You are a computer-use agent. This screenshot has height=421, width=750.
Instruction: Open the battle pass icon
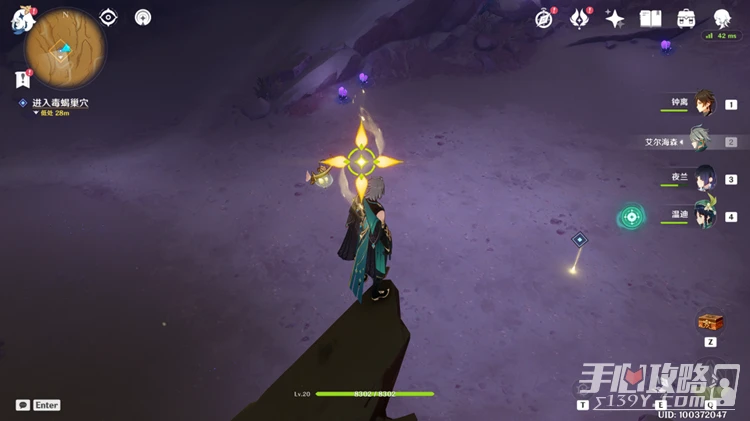pos(580,18)
